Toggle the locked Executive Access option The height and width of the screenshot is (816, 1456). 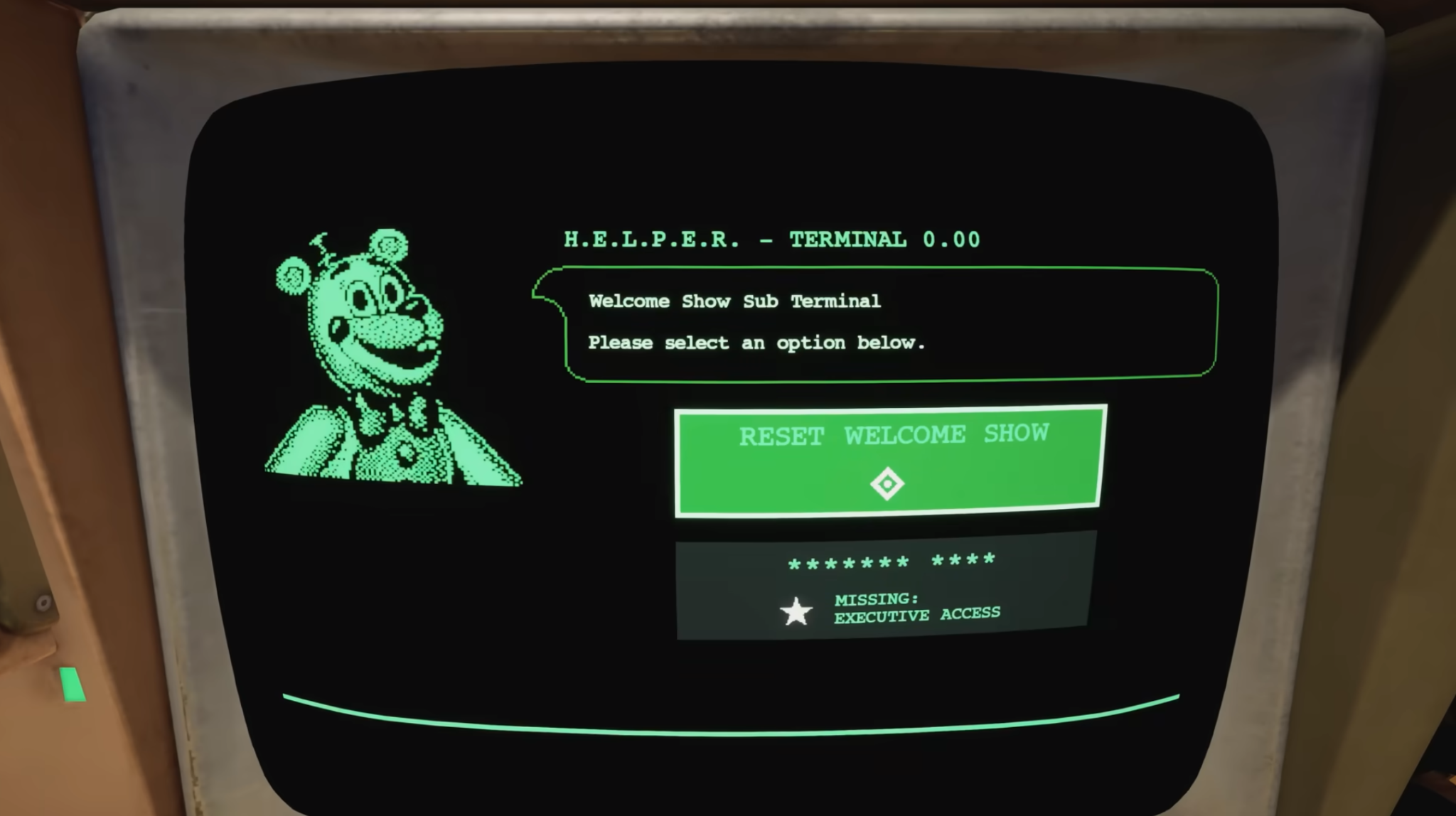tap(885, 590)
